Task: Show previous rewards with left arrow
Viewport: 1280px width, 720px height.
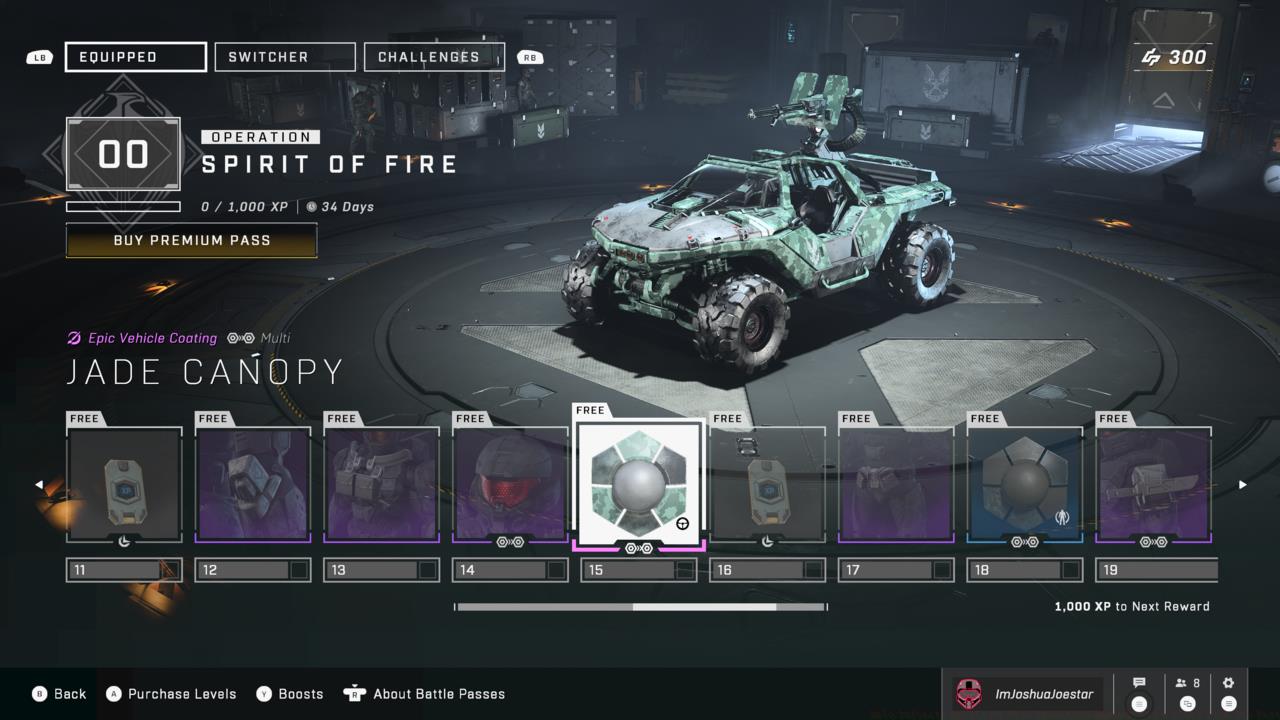Action: [x=39, y=485]
